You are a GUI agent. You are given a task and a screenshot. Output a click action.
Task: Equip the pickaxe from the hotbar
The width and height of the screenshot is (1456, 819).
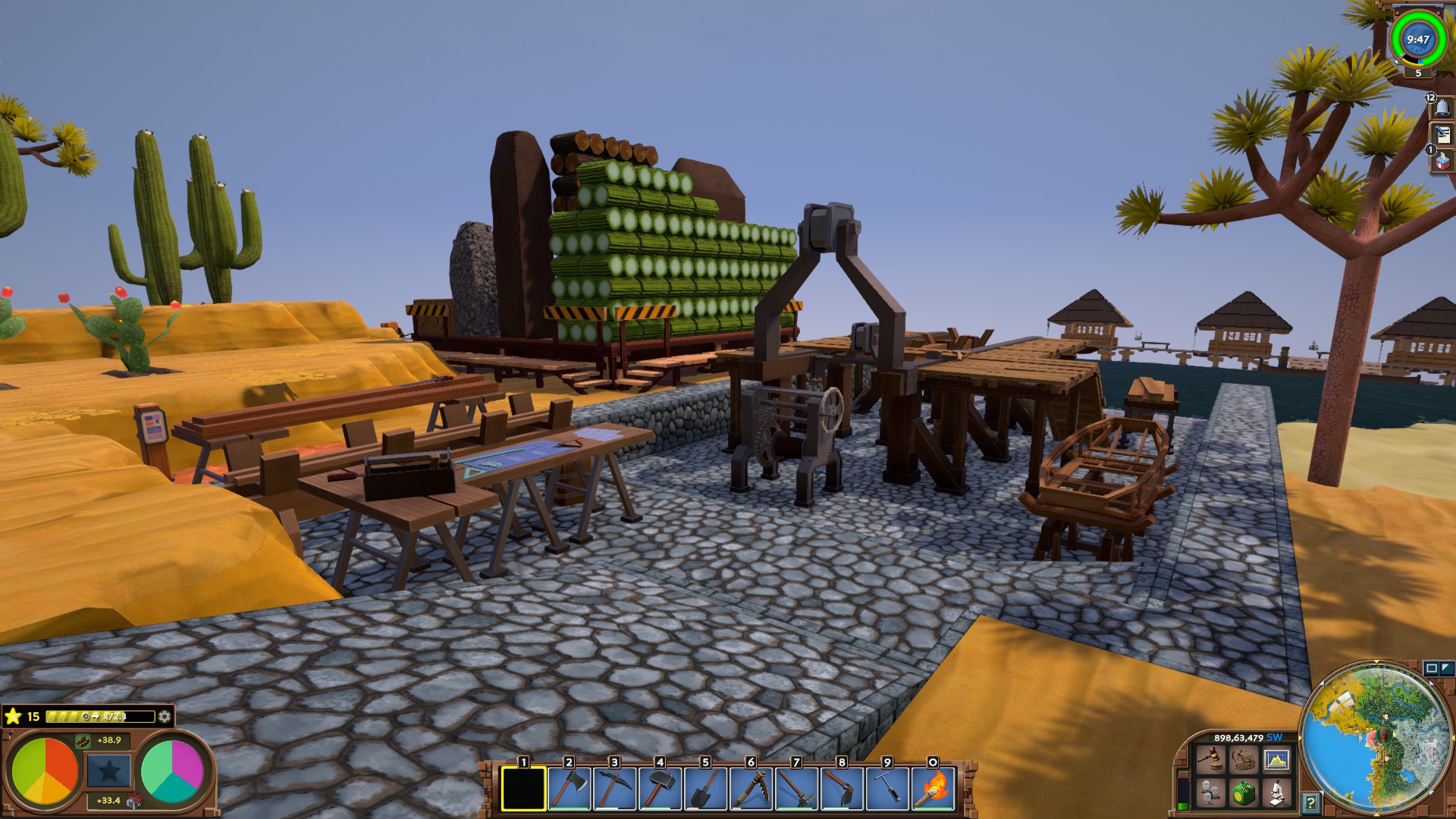point(614,789)
